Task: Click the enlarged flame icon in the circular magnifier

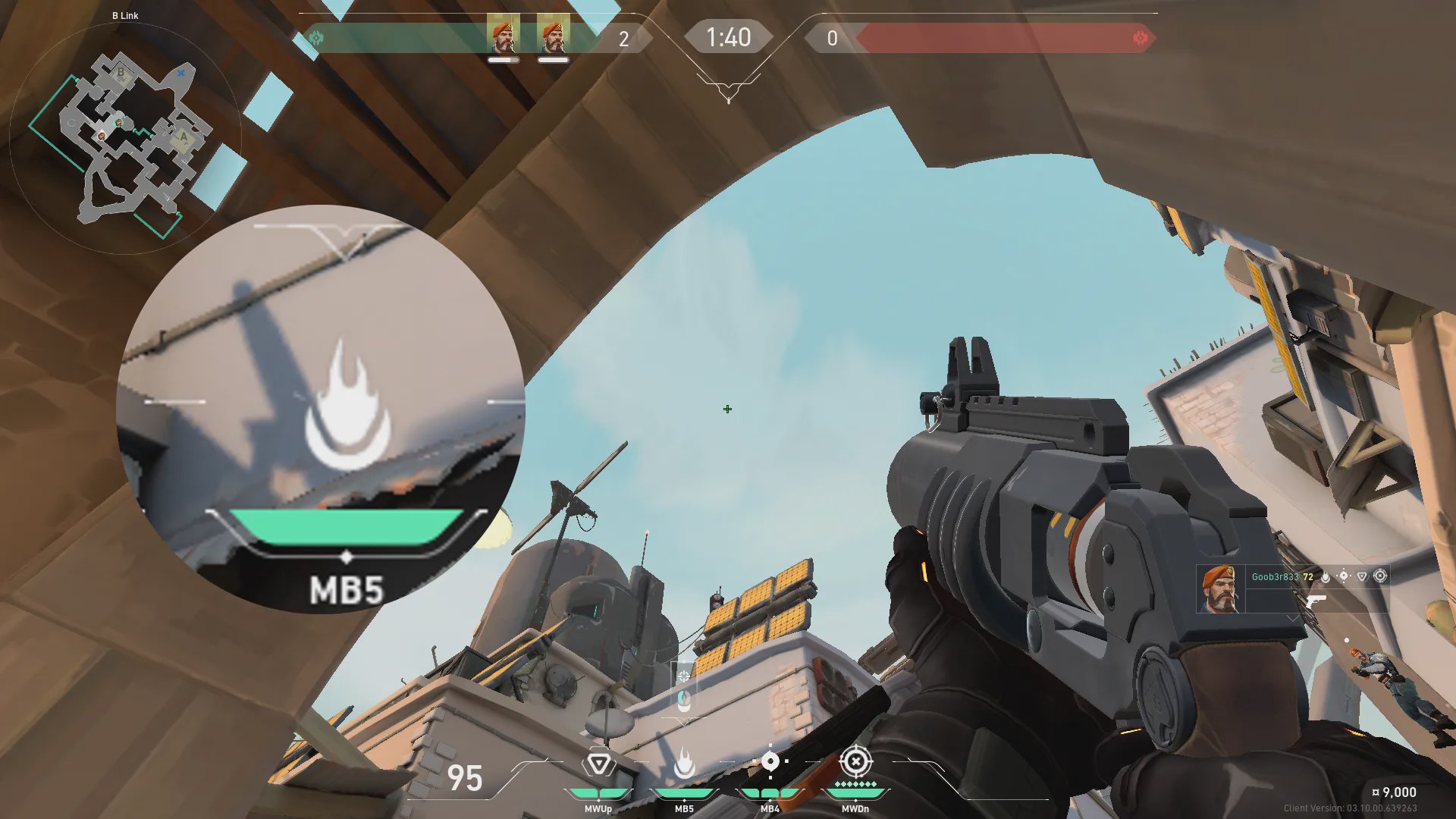Action: click(x=347, y=406)
